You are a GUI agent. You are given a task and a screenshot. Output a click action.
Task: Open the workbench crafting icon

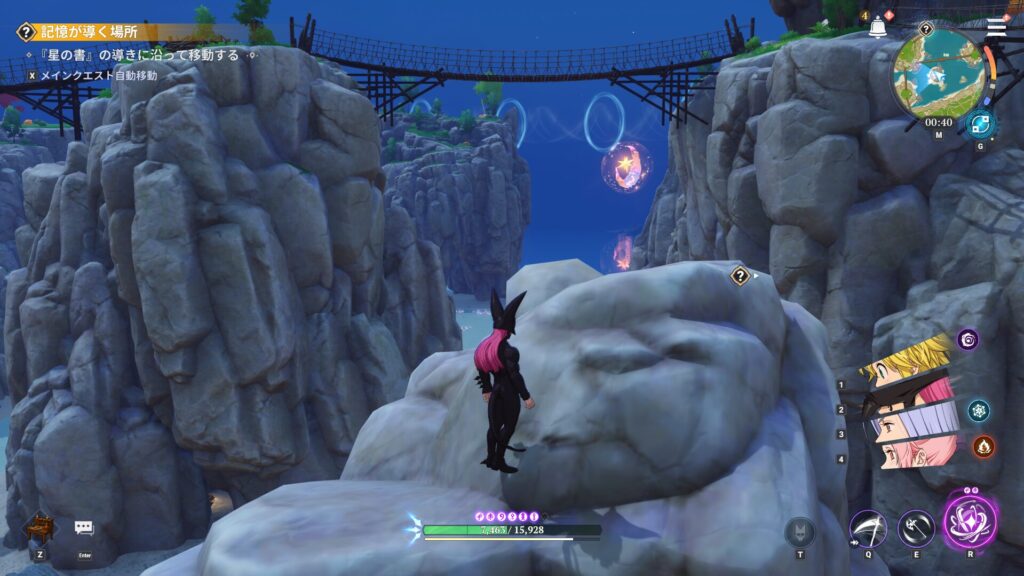[40, 526]
